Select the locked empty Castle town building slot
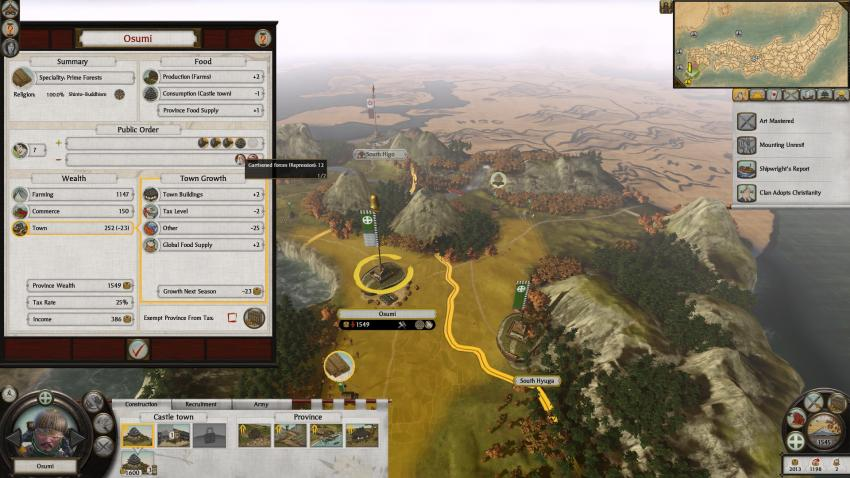 coord(208,435)
